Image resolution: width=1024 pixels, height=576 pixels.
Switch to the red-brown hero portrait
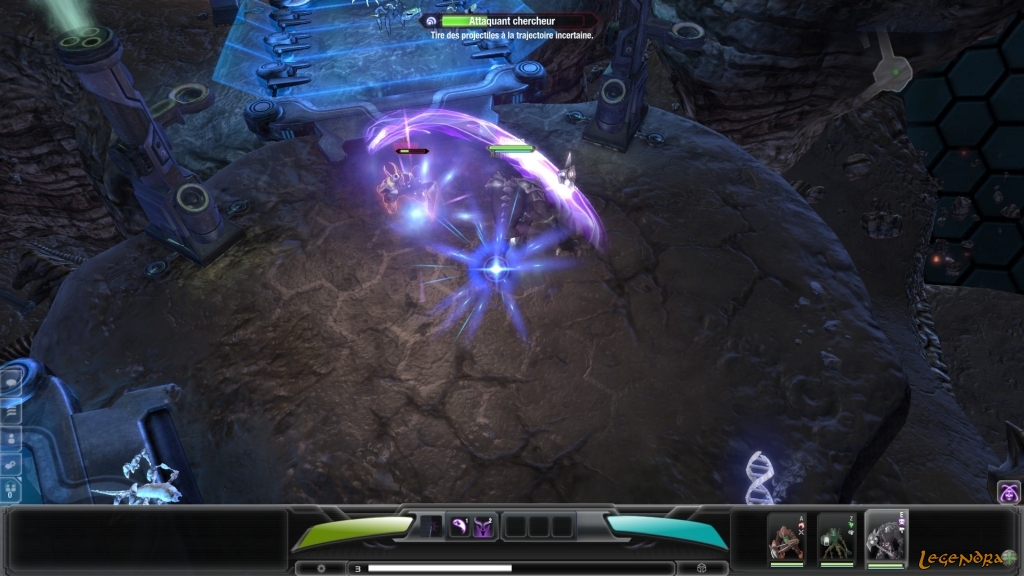(785, 538)
